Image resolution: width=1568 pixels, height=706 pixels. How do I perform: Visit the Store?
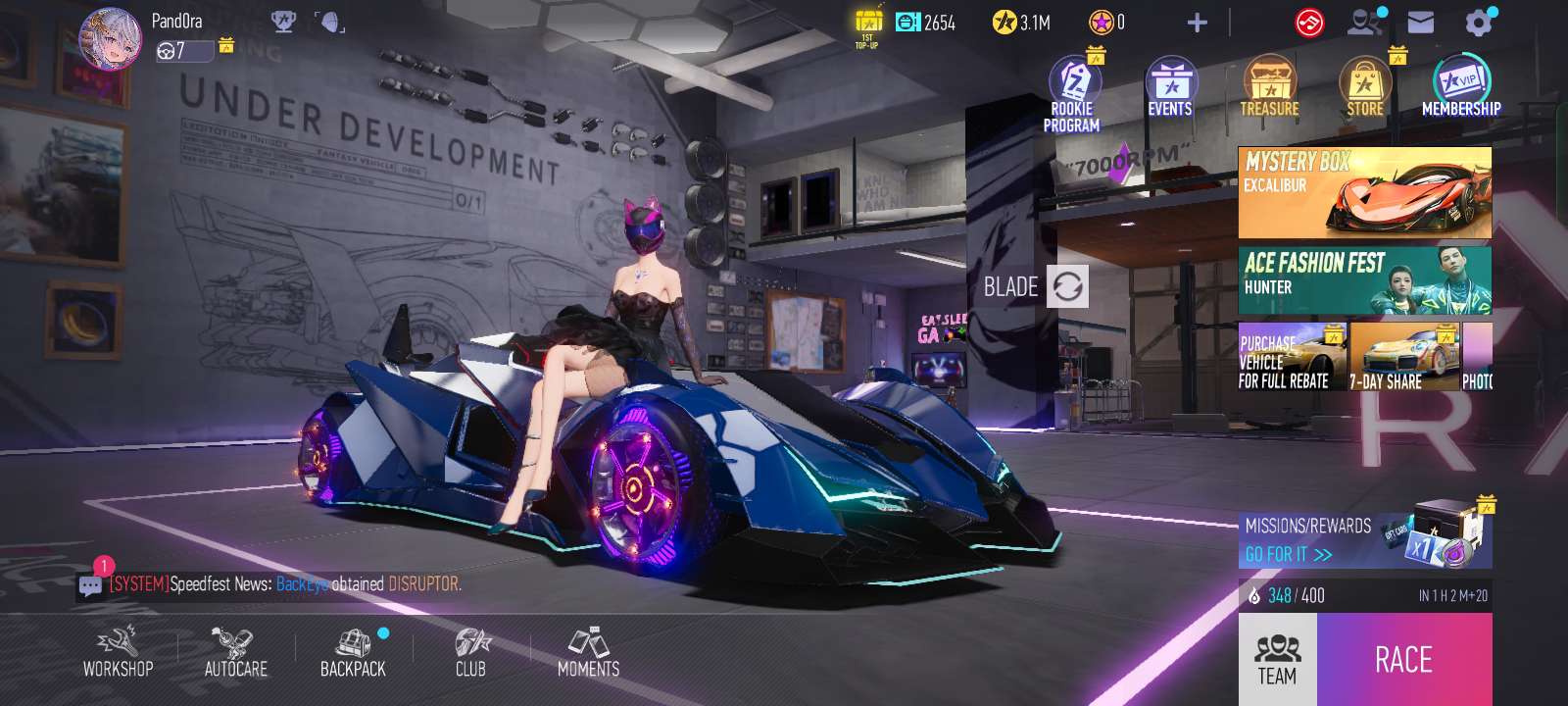1364,88
